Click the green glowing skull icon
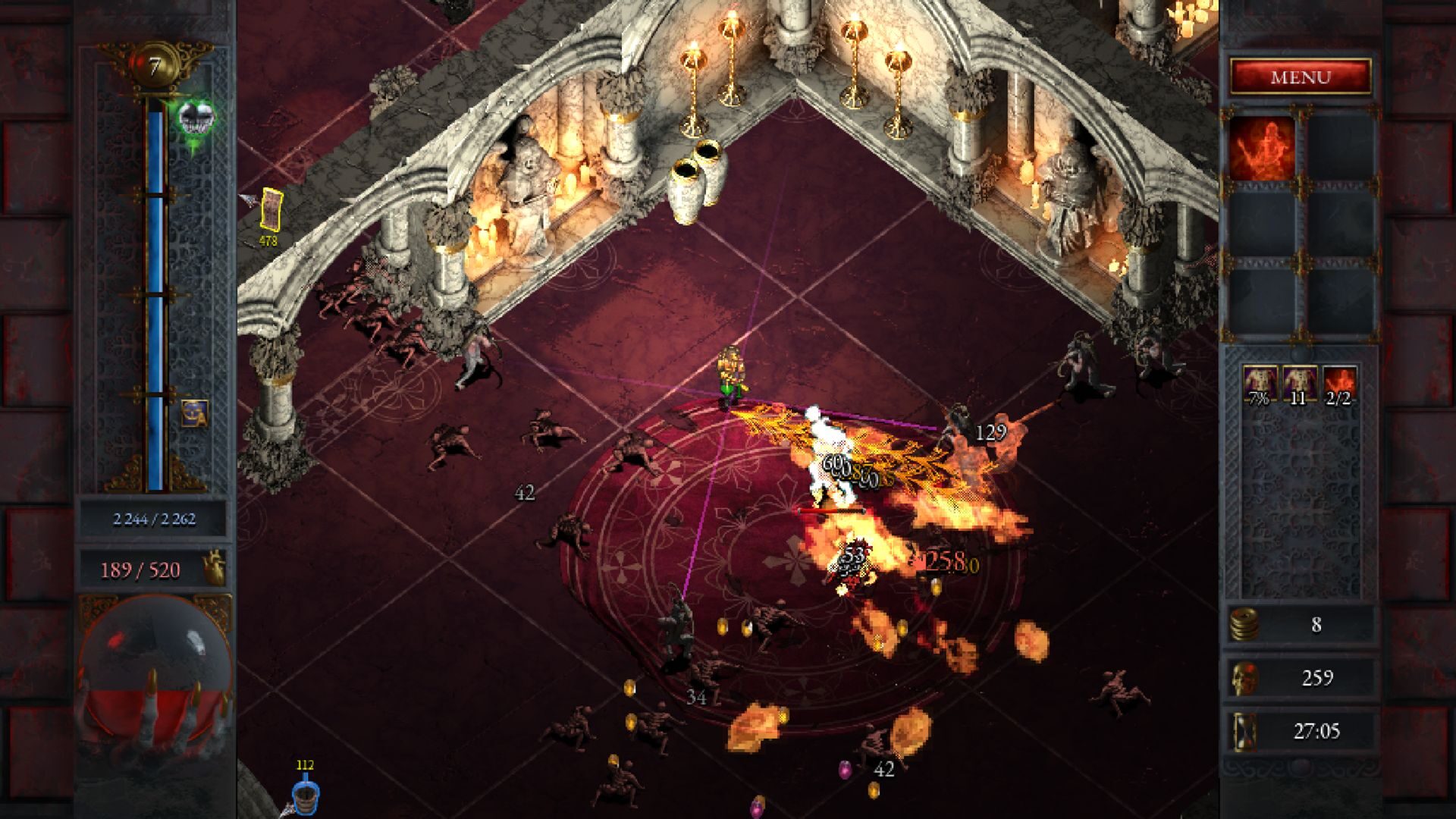The height and width of the screenshot is (819, 1456). click(x=196, y=120)
